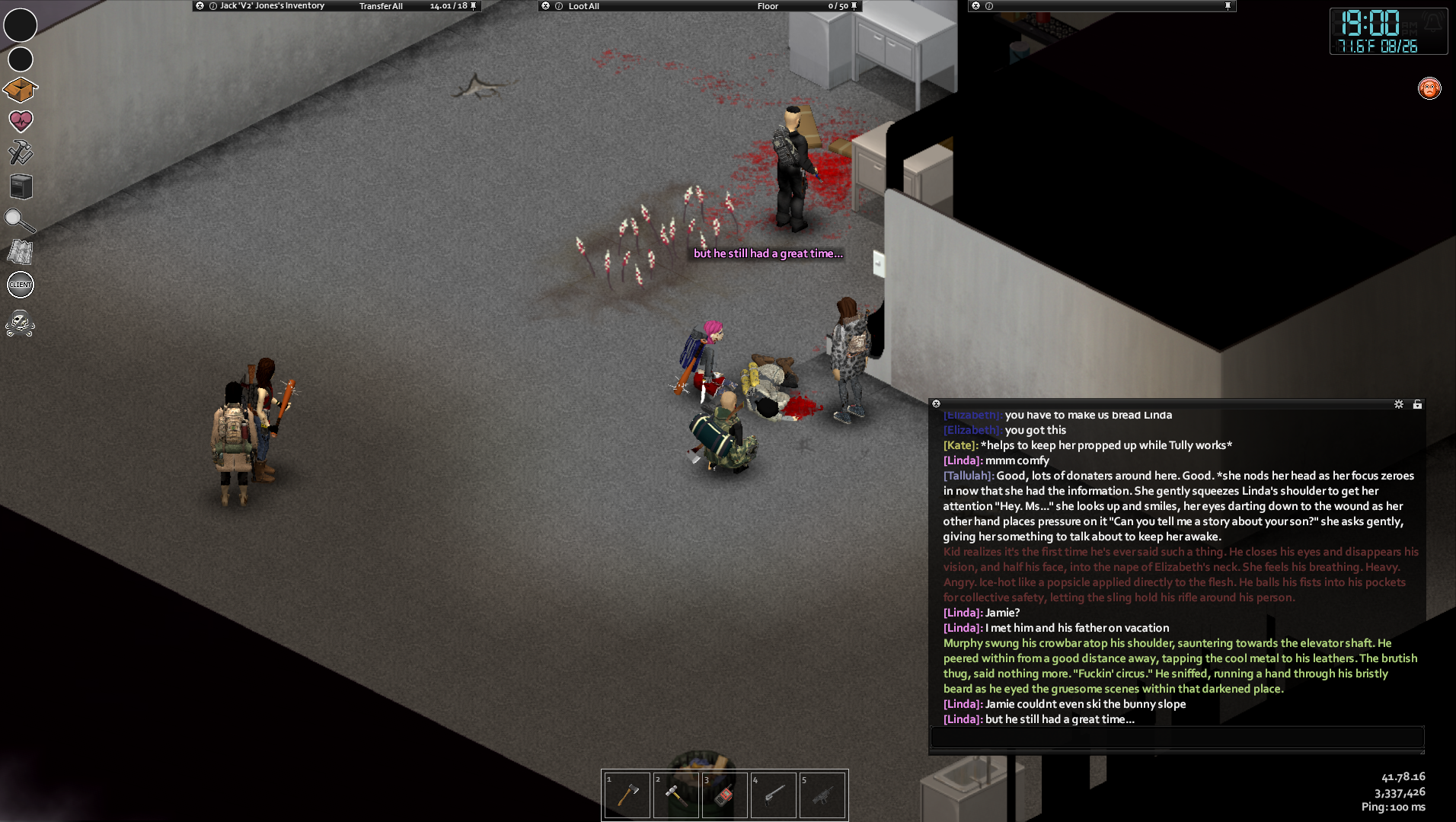Select the rifle in hotbar slot 5

click(x=822, y=795)
